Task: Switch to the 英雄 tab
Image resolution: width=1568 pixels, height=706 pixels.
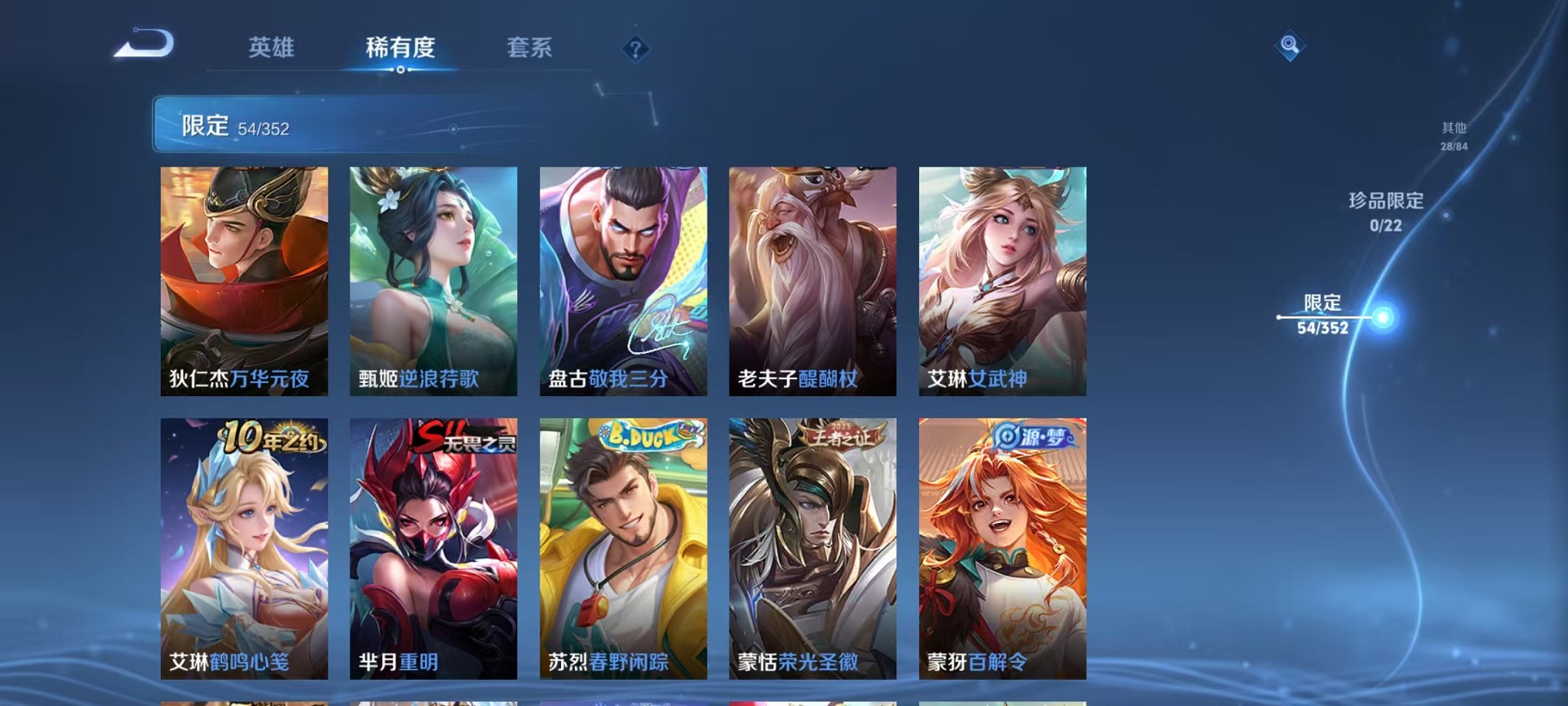Action: pyautogui.click(x=273, y=48)
